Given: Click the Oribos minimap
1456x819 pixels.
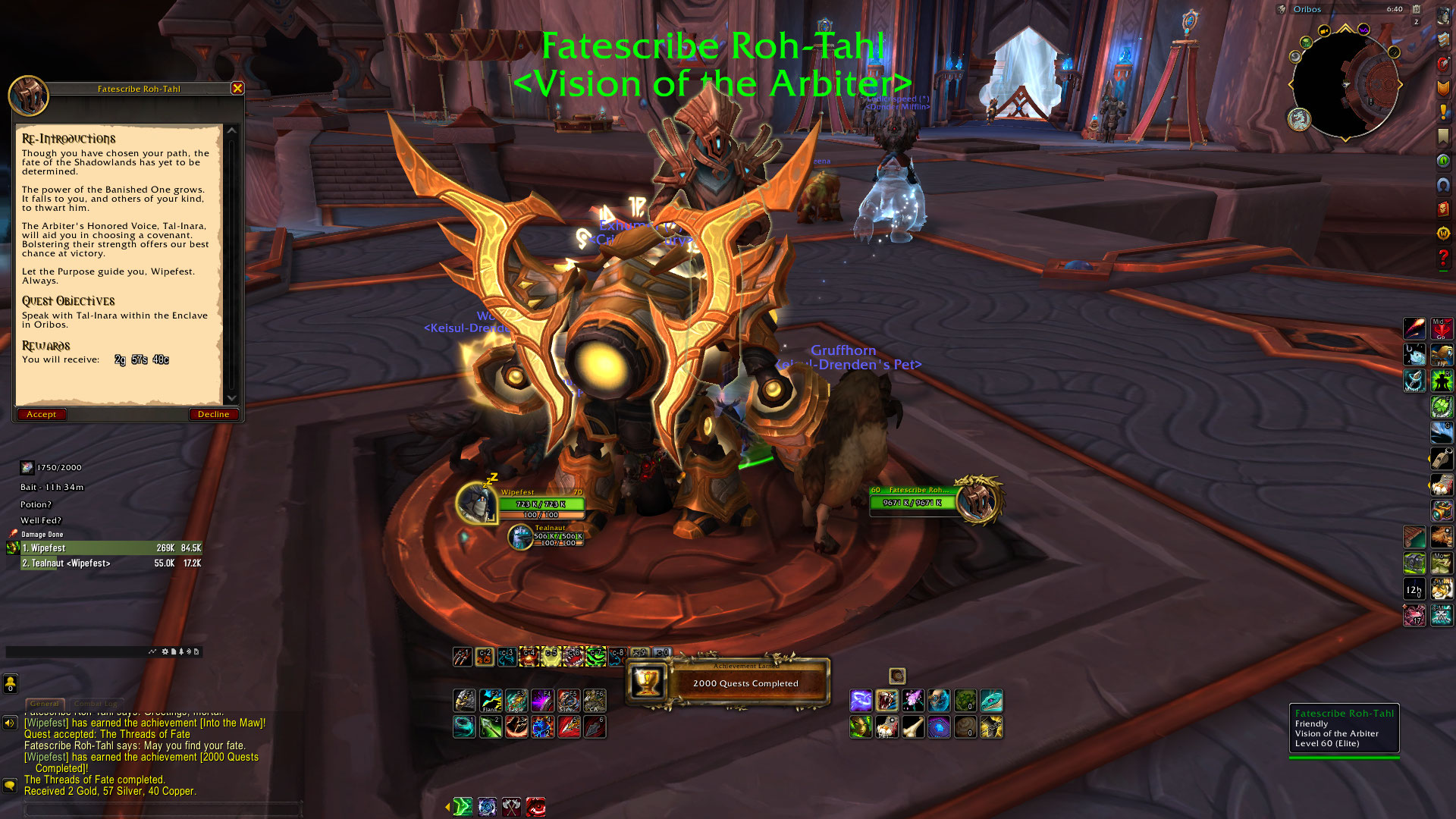Looking at the screenshot, I should [x=1345, y=83].
